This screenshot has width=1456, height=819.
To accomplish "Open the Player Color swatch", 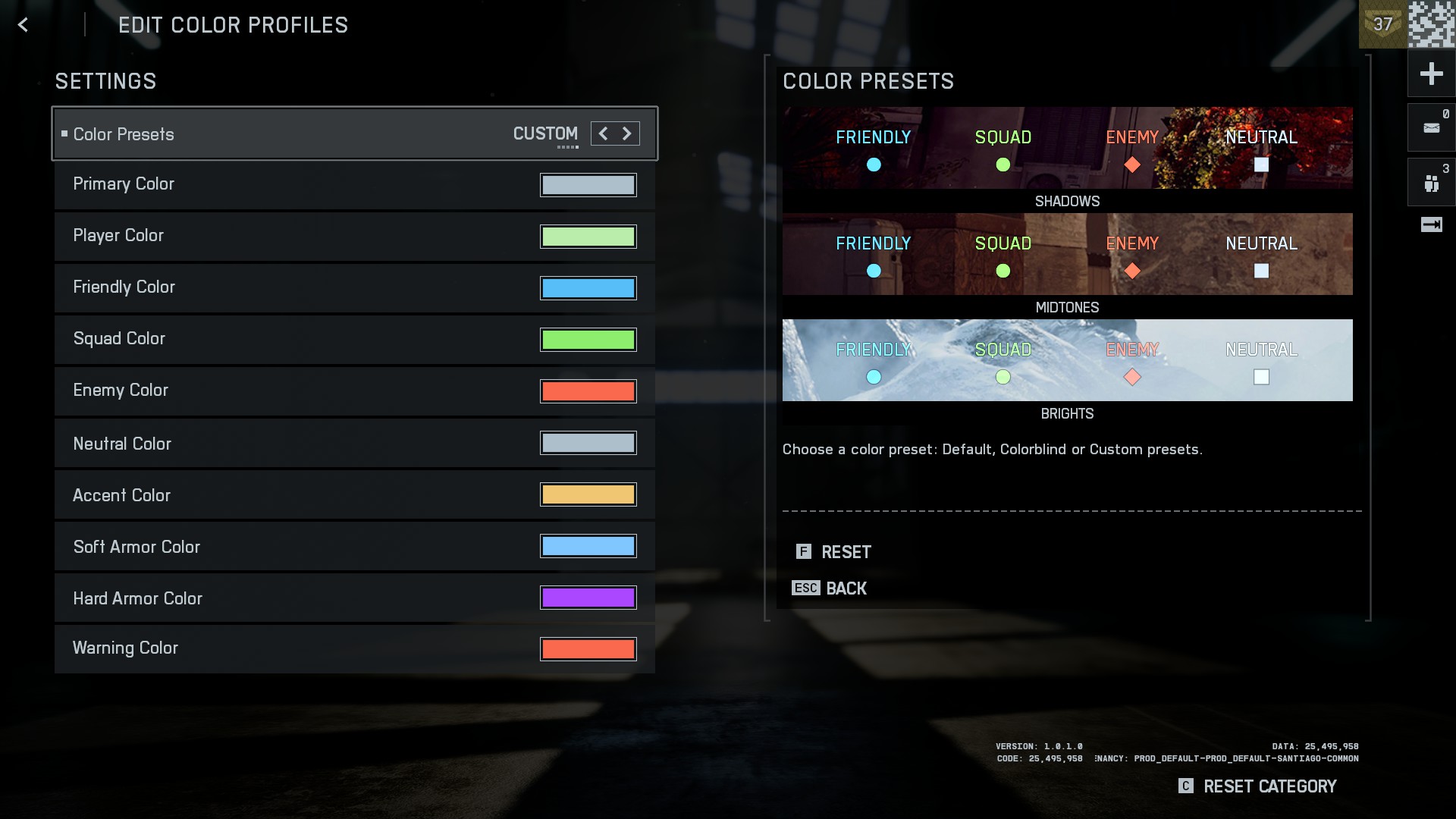I will tap(588, 237).
